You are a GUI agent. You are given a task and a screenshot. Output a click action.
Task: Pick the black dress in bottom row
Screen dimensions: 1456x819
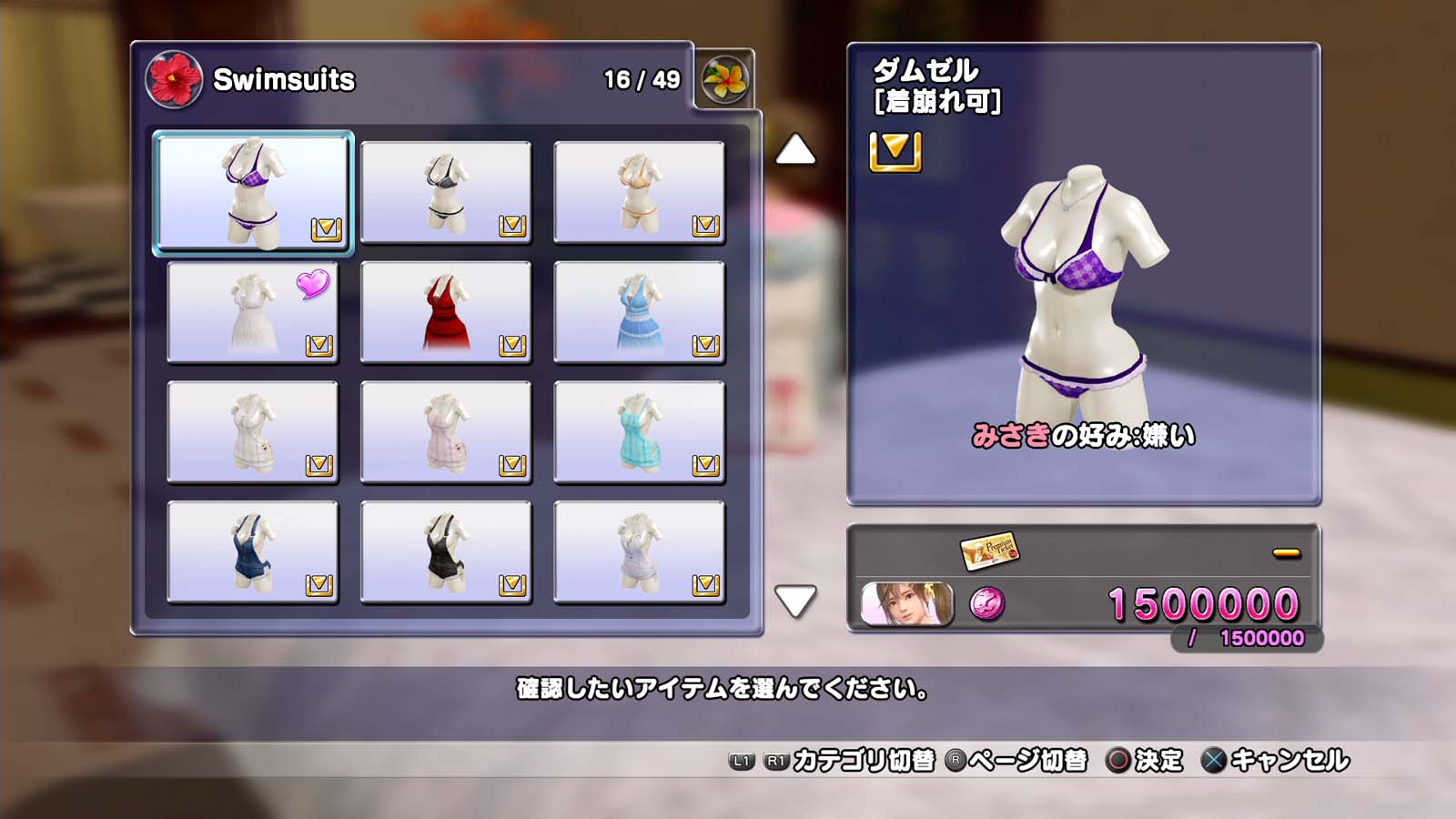pyautogui.click(x=446, y=552)
